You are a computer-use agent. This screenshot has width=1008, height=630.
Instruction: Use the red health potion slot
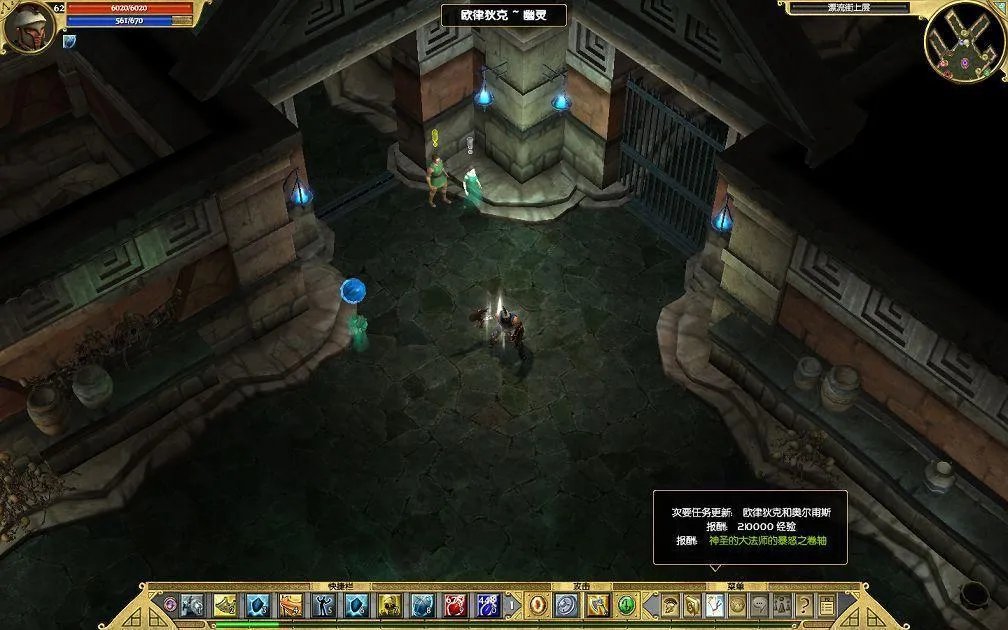(x=455, y=605)
